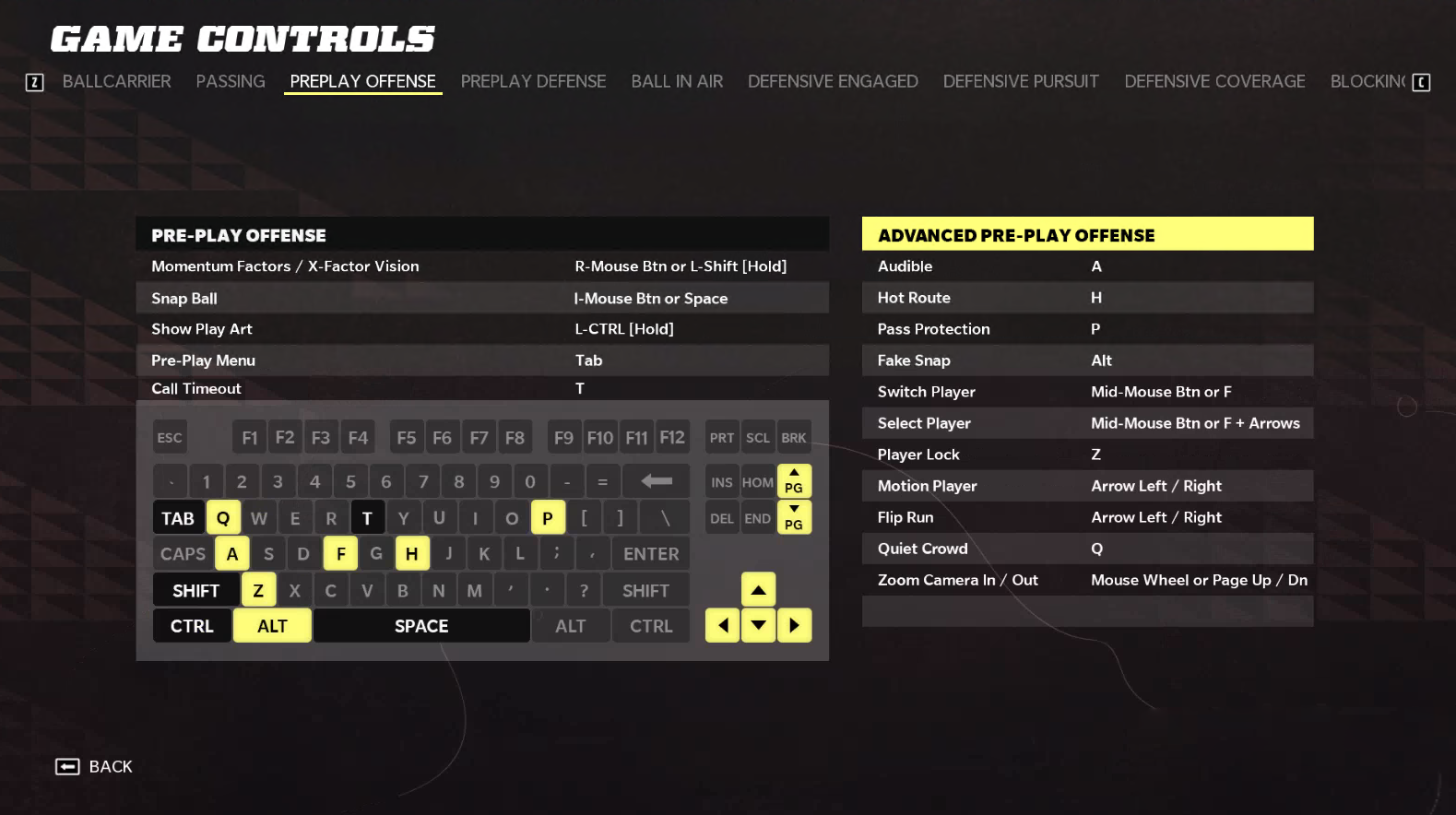The width and height of the screenshot is (1456, 815).
Task: Click the right bracket icon to cycle tabs
Action: coord(1421,82)
